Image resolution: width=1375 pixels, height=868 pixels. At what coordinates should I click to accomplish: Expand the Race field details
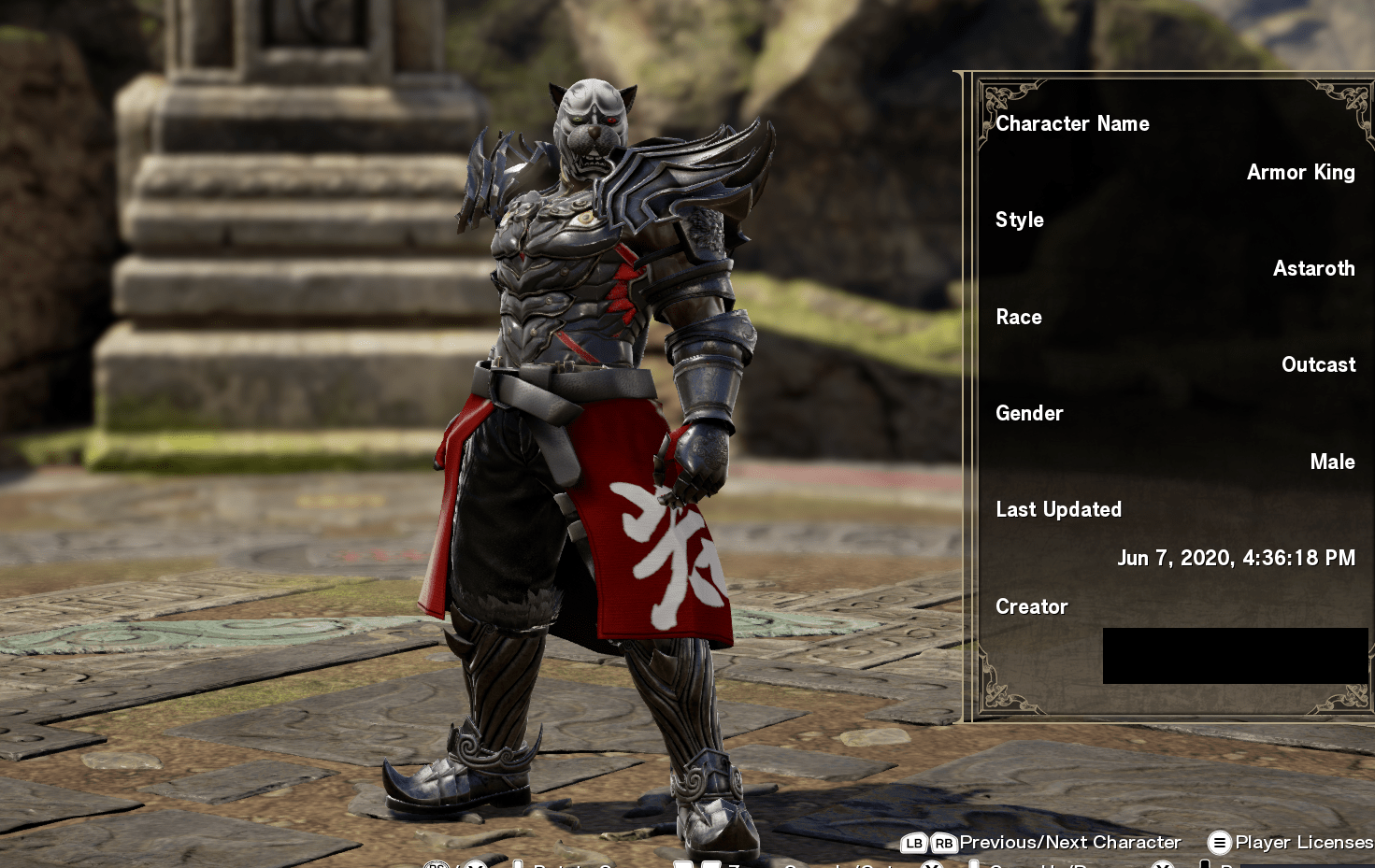point(1019,318)
